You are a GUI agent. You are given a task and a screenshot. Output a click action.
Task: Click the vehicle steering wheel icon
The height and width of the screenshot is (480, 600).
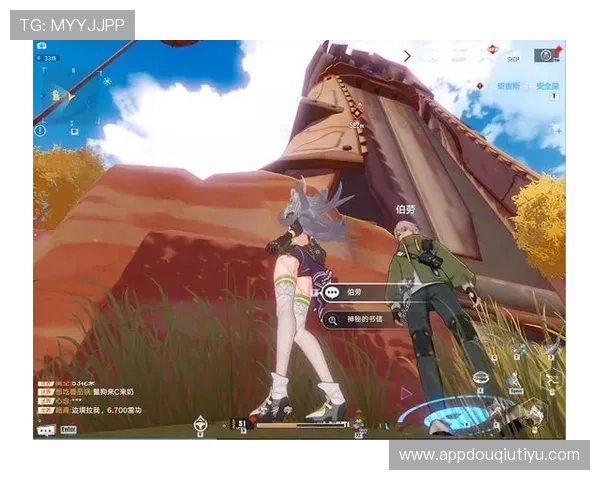(200, 426)
